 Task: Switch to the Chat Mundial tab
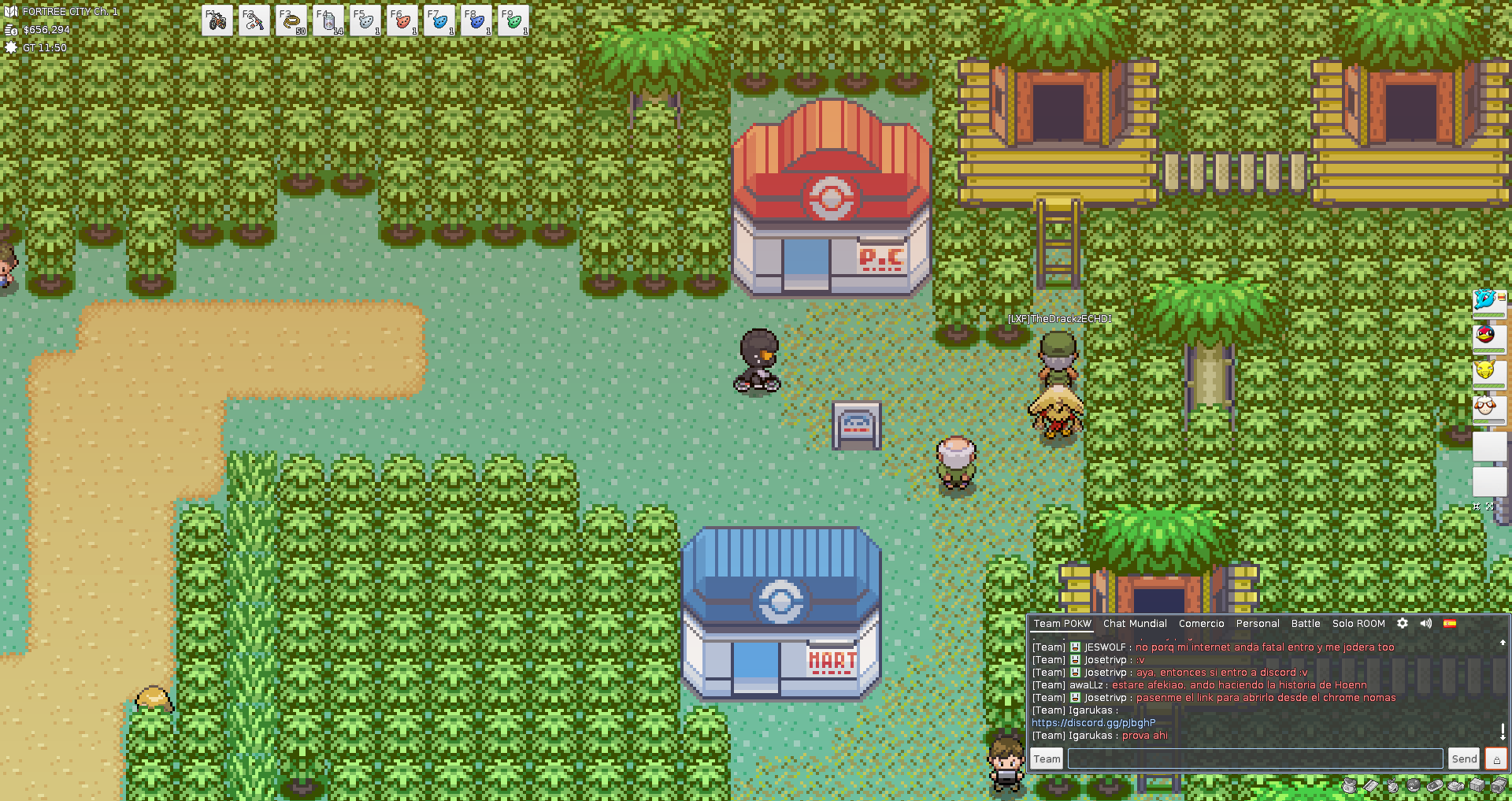coord(1135,623)
